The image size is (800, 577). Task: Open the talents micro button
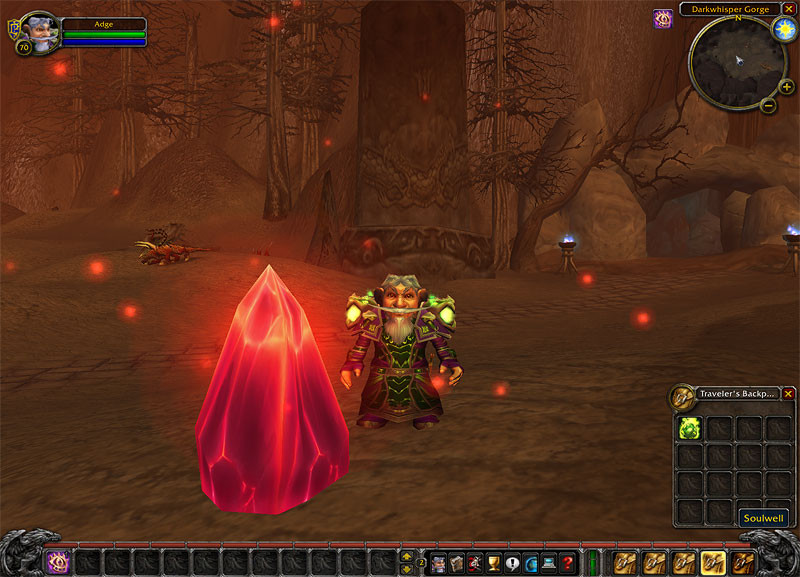475,563
